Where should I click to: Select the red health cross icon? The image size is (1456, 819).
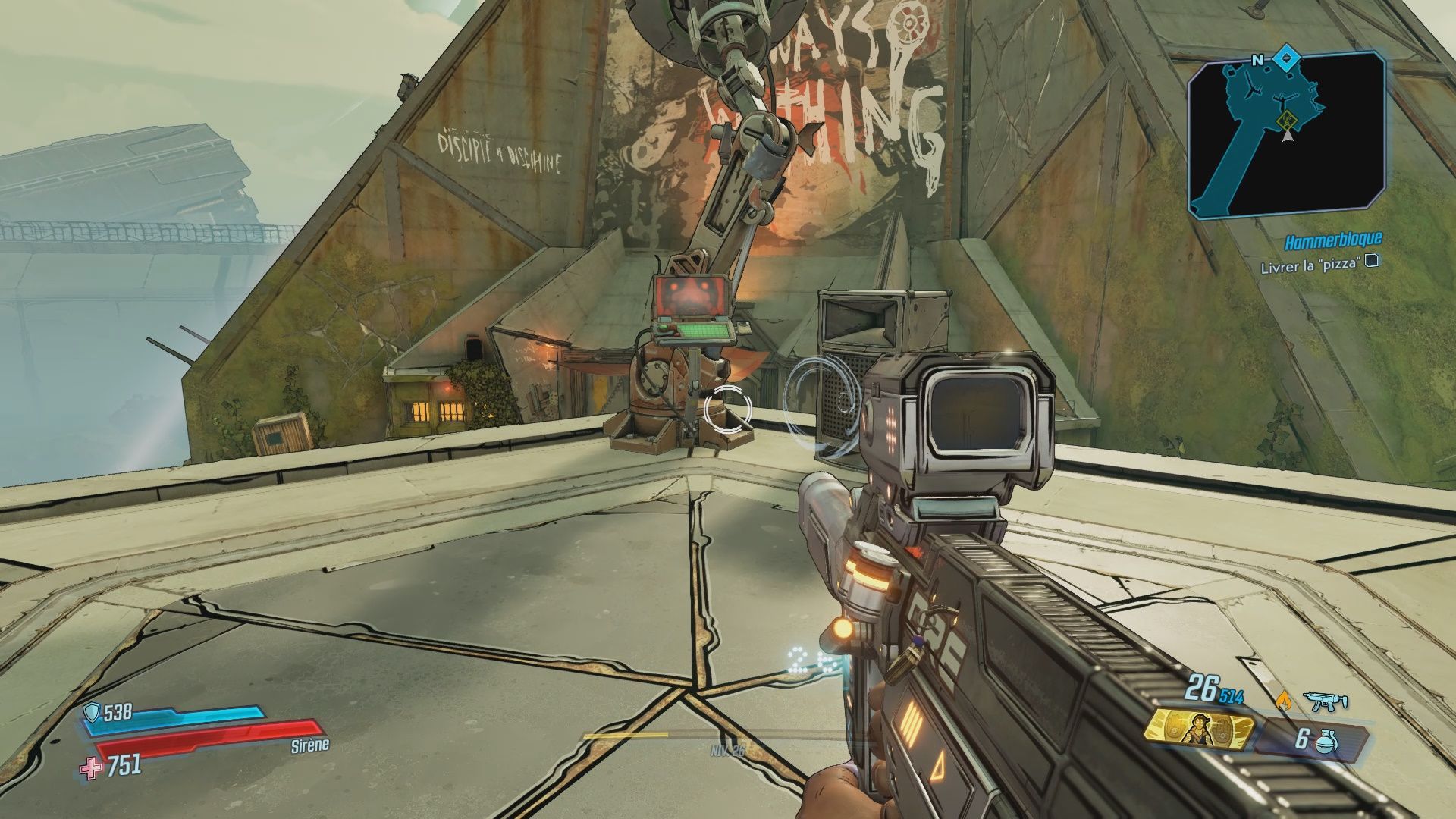[92, 767]
